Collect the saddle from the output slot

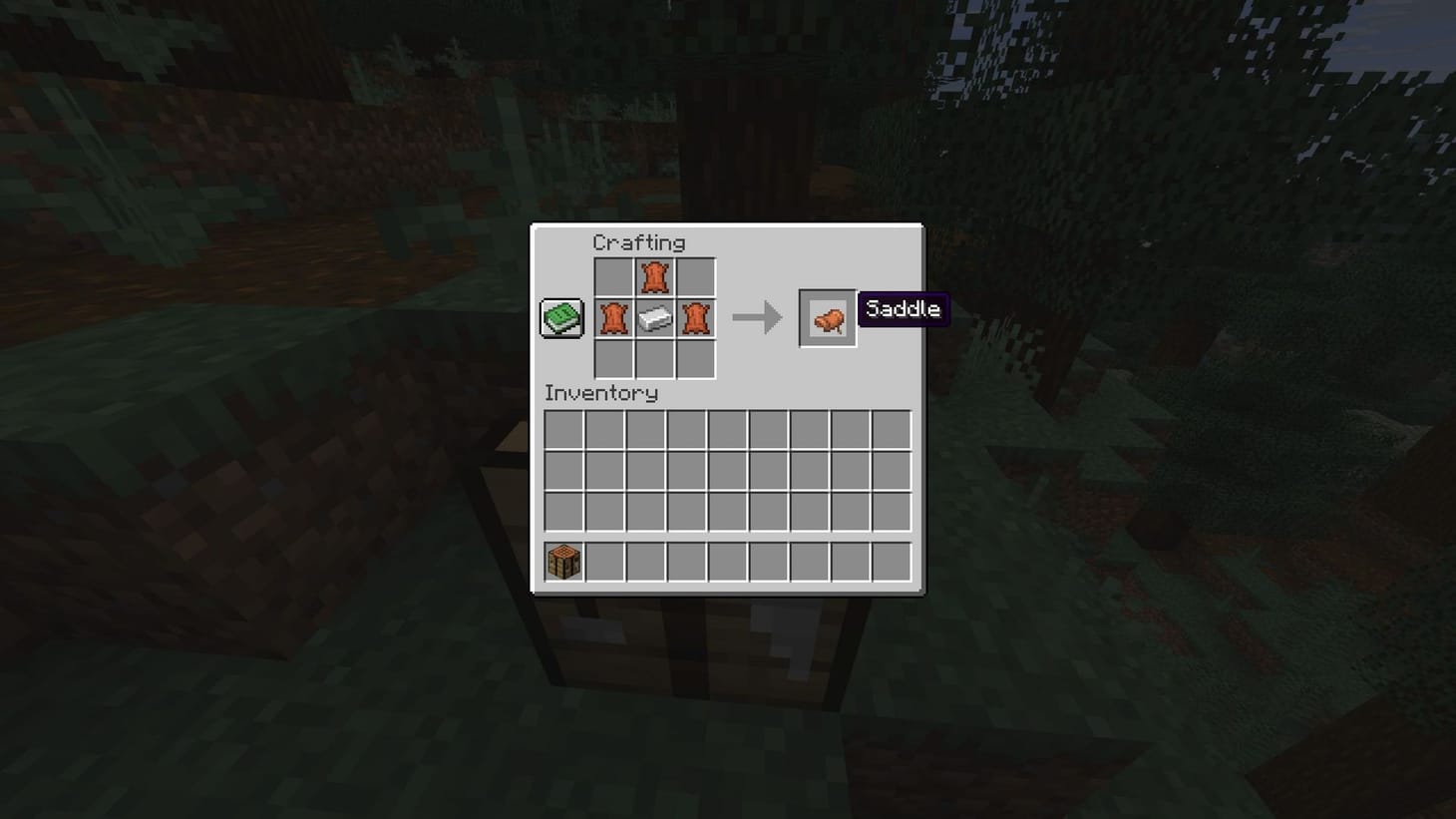tap(827, 318)
